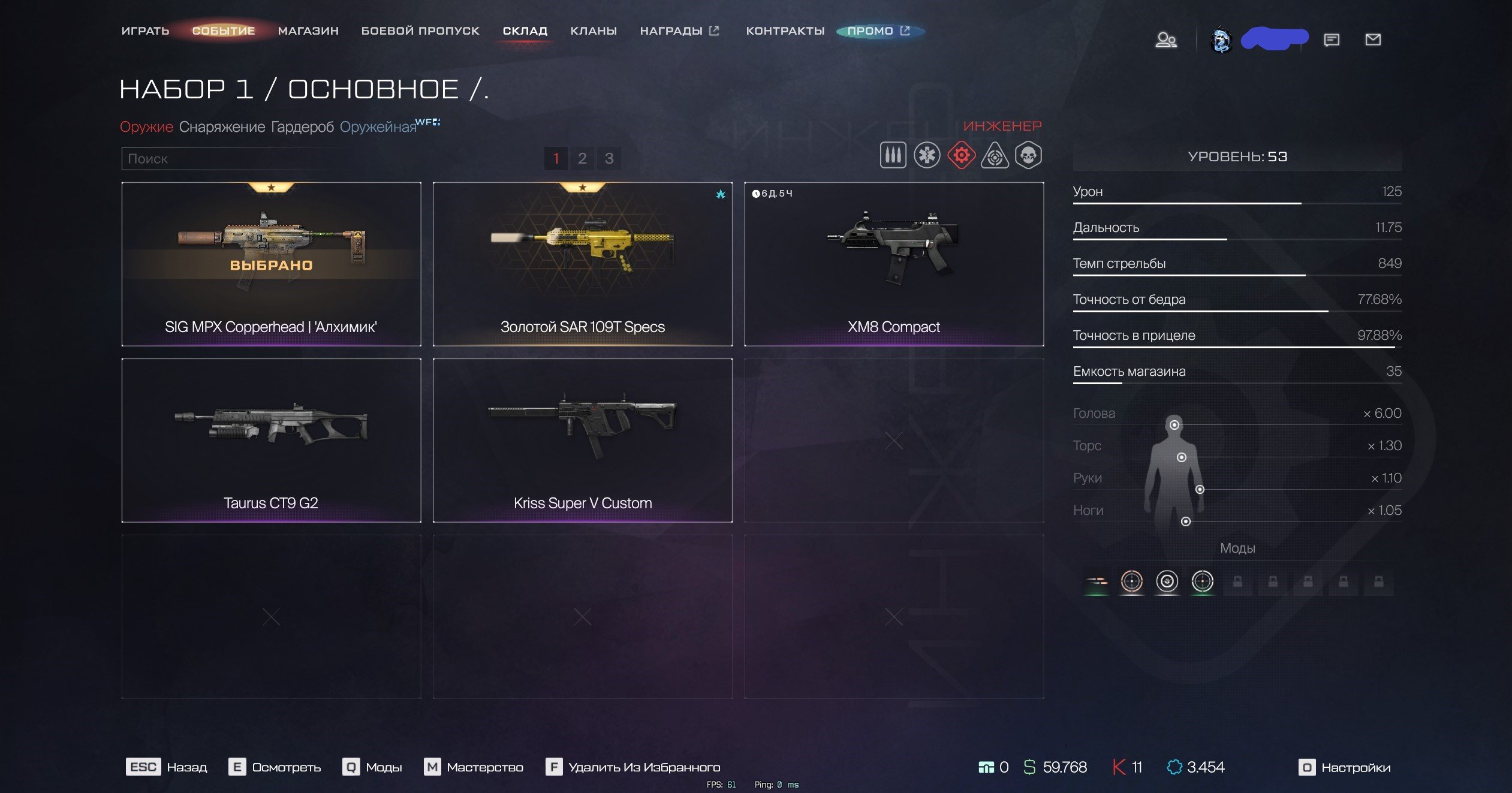Open the Магазин shop
This screenshot has height=793, width=1512.
point(308,31)
